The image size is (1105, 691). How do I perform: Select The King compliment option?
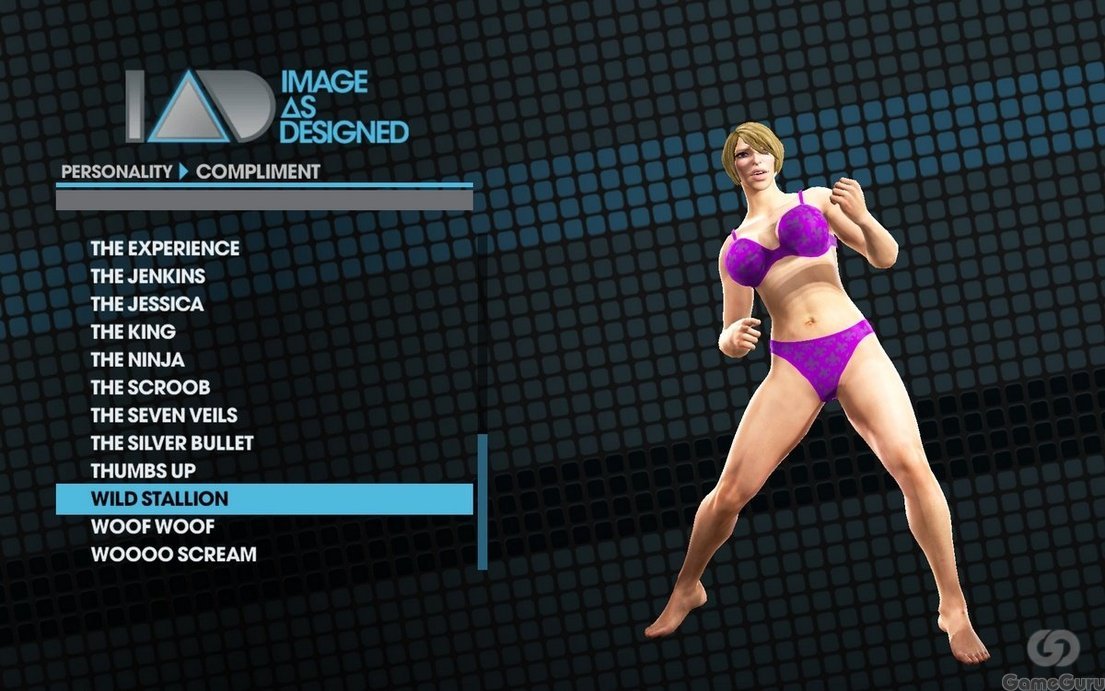click(x=133, y=331)
